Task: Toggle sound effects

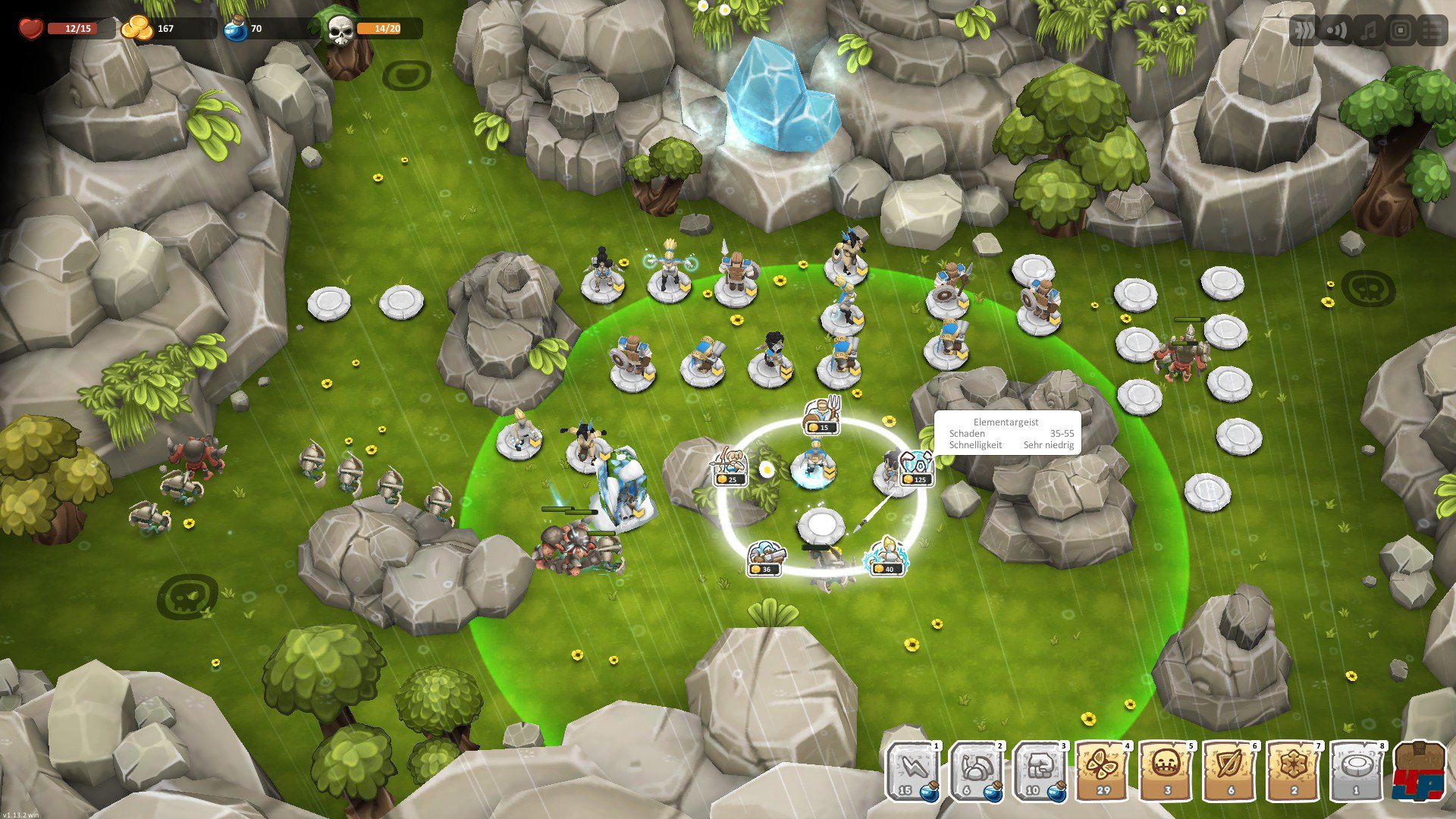Action: point(1336,31)
